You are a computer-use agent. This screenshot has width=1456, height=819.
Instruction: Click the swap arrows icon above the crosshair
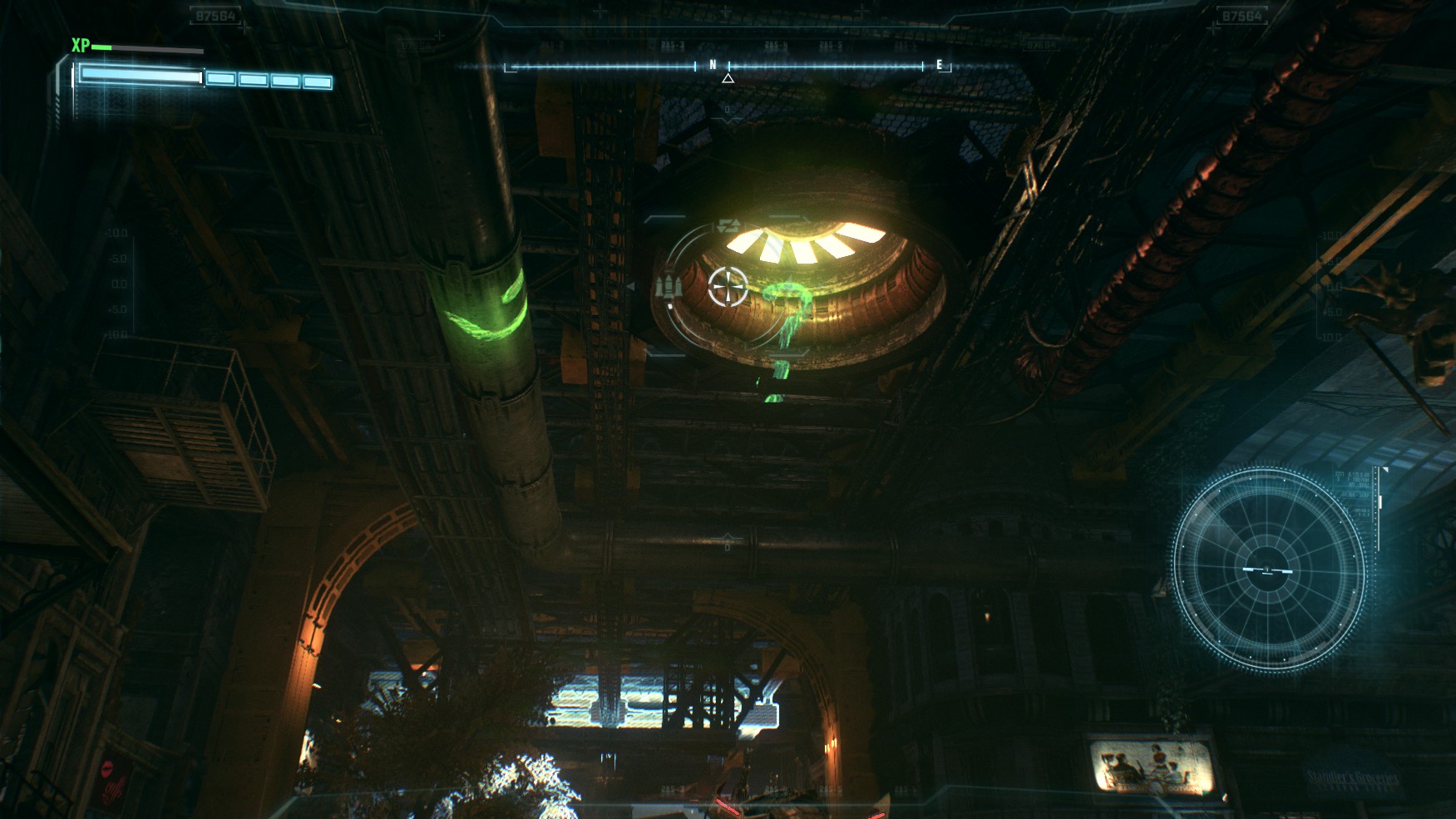click(728, 226)
